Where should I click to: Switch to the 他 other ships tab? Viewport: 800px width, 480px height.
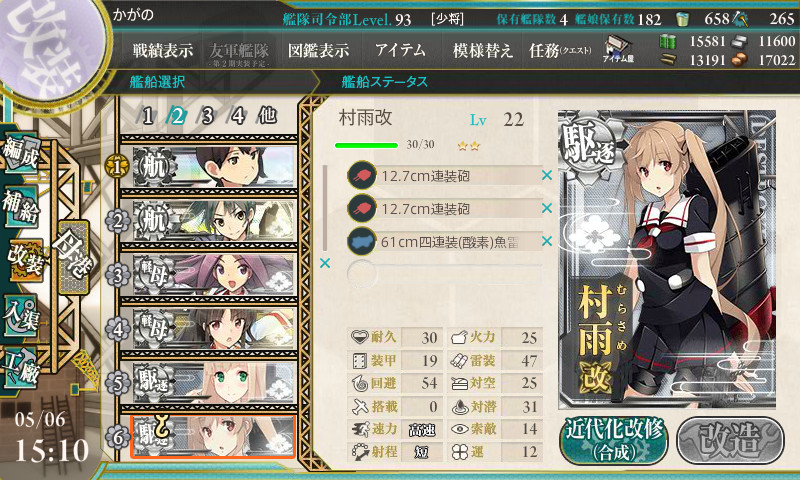(x=267, y=115)
